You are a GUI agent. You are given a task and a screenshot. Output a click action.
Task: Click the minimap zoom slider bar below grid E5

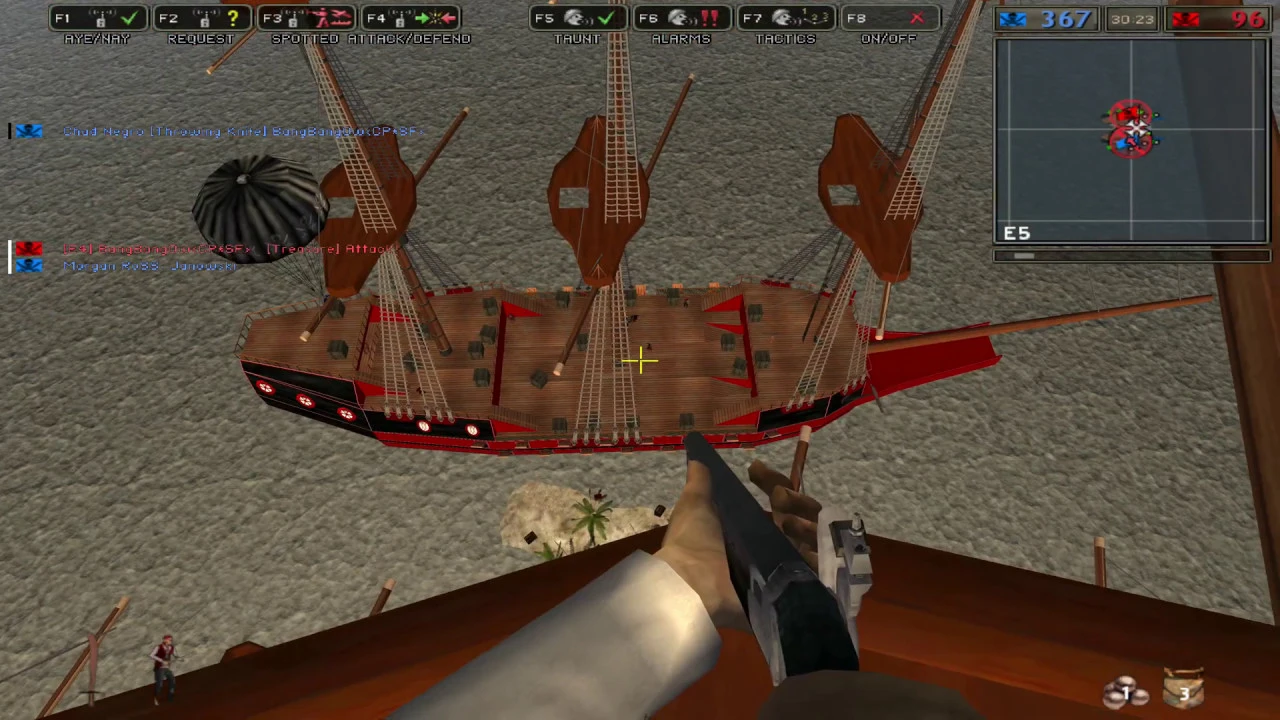coord(1025,256)
